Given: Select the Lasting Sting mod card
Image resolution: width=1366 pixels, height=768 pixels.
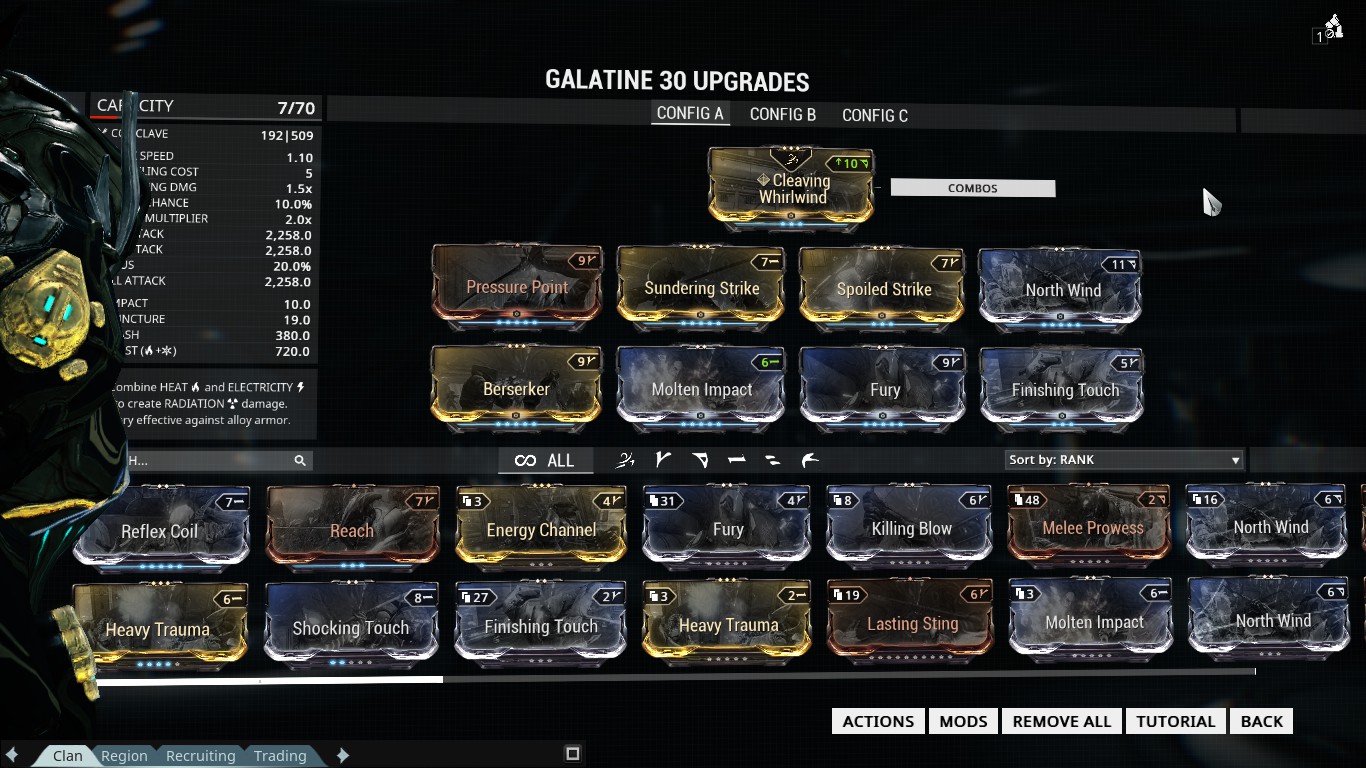Looking at the screenshot, I should tap(912, 624).
